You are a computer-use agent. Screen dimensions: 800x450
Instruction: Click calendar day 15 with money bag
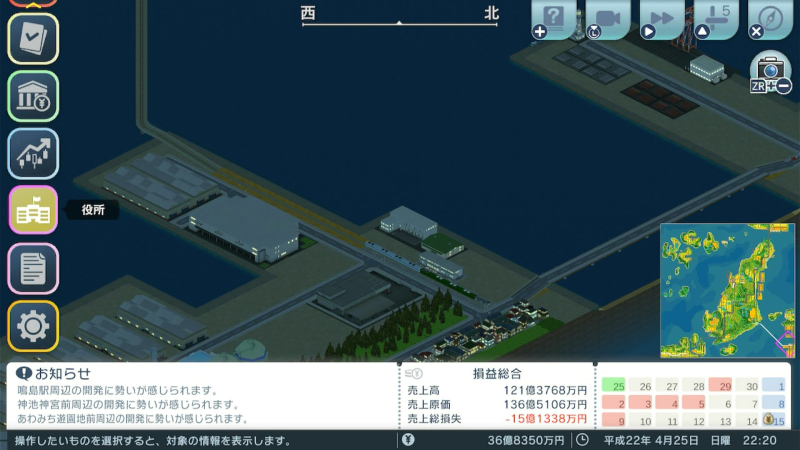(x=774, y=421)
